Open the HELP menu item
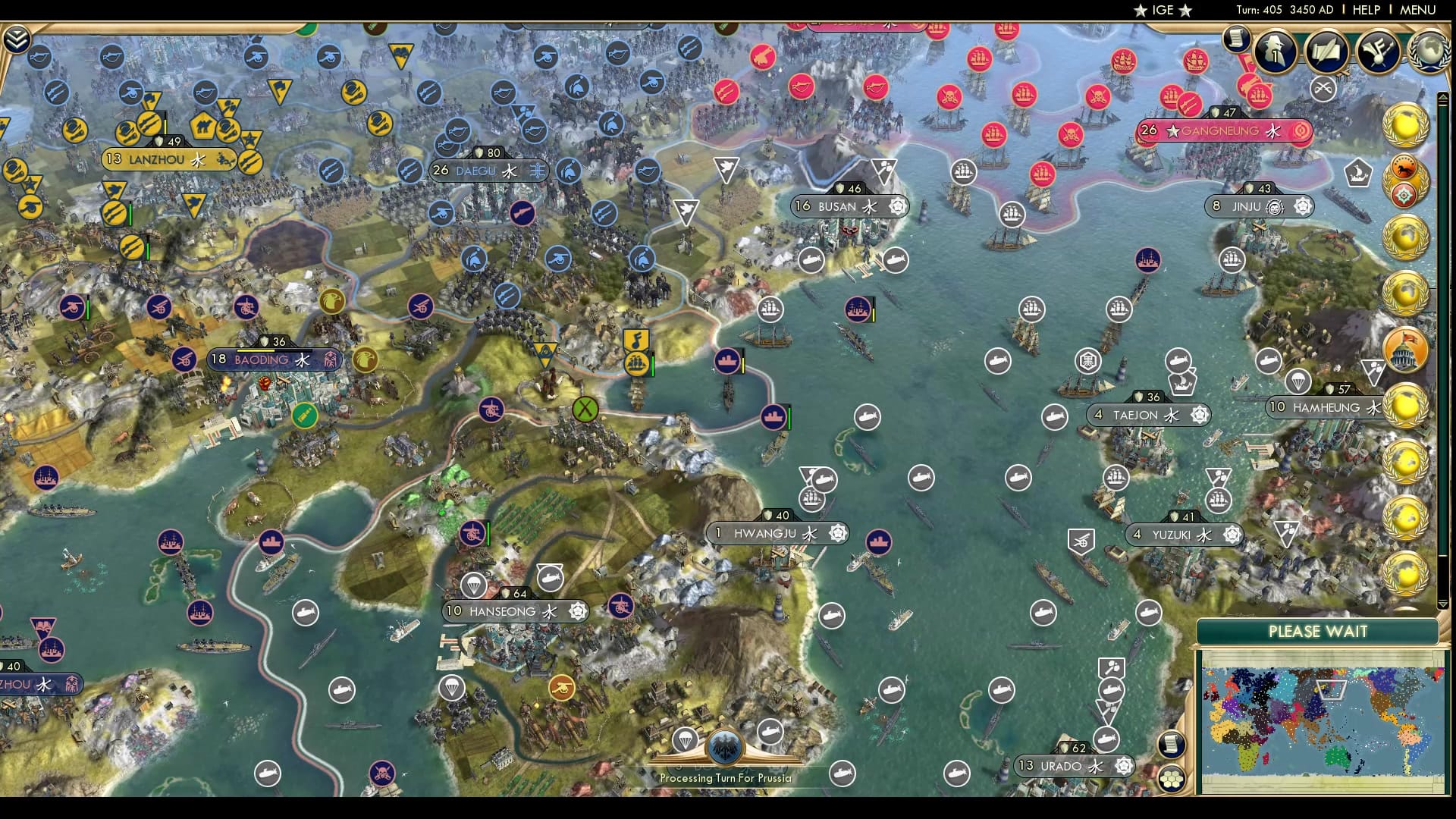Image resolution: width=1456 pixels, height=819 pixels. coord(1365,10)
